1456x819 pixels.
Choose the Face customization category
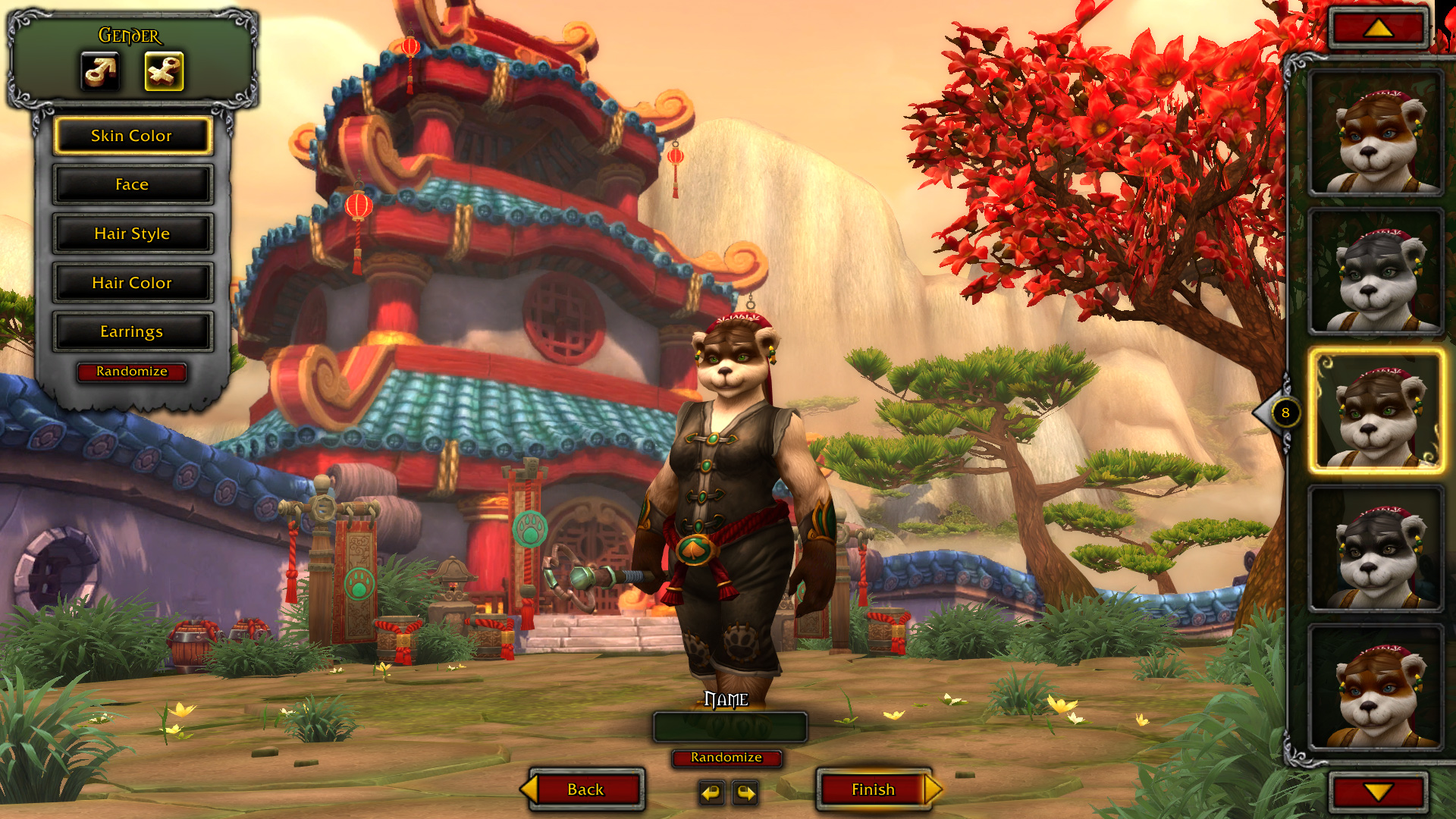pyautogui.click(x=132, y=184)
